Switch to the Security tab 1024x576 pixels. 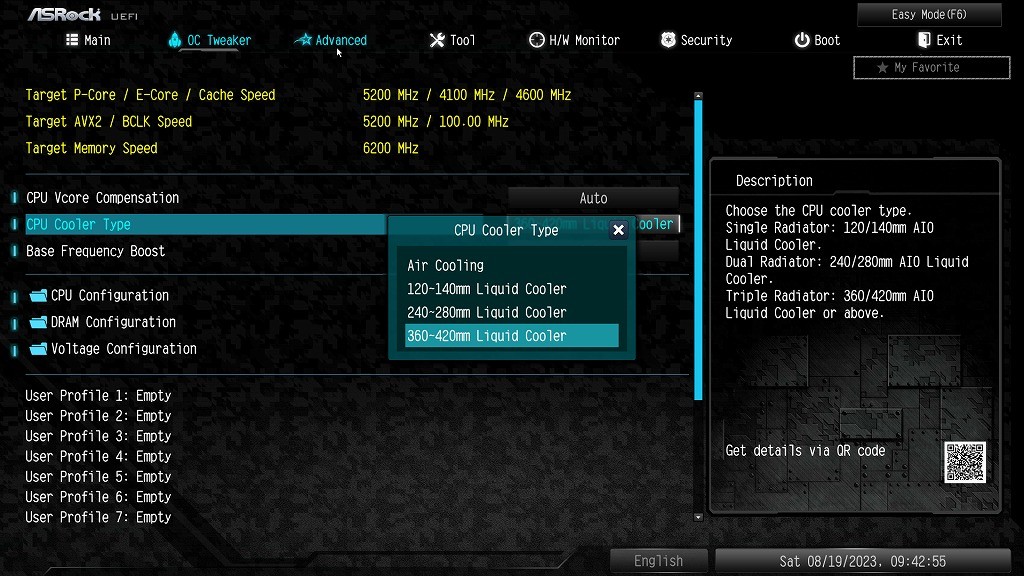coord(696,40)
